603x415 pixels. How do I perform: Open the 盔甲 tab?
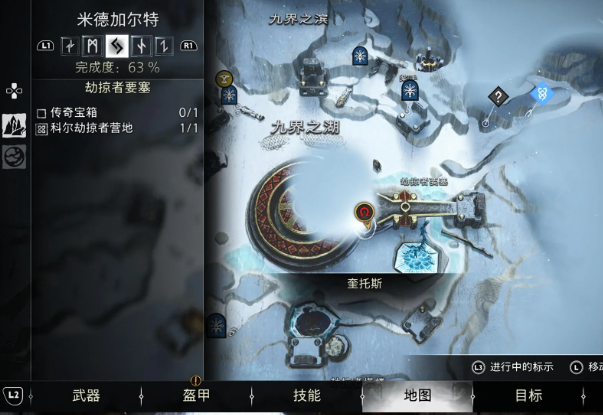[x=196, y=395]
